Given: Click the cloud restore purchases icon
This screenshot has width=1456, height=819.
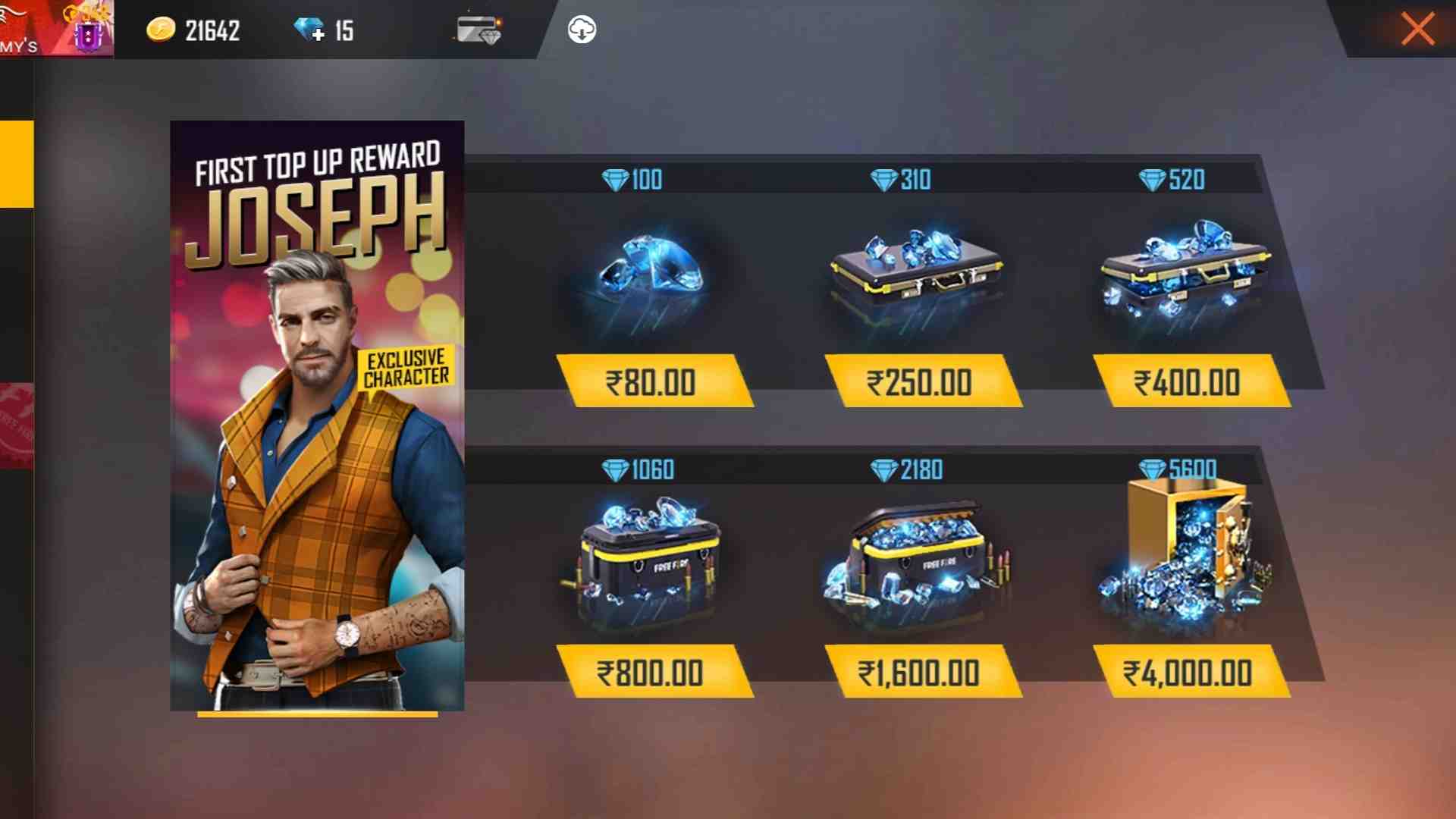Looking at the screenshot, I should tap(580, 30).
